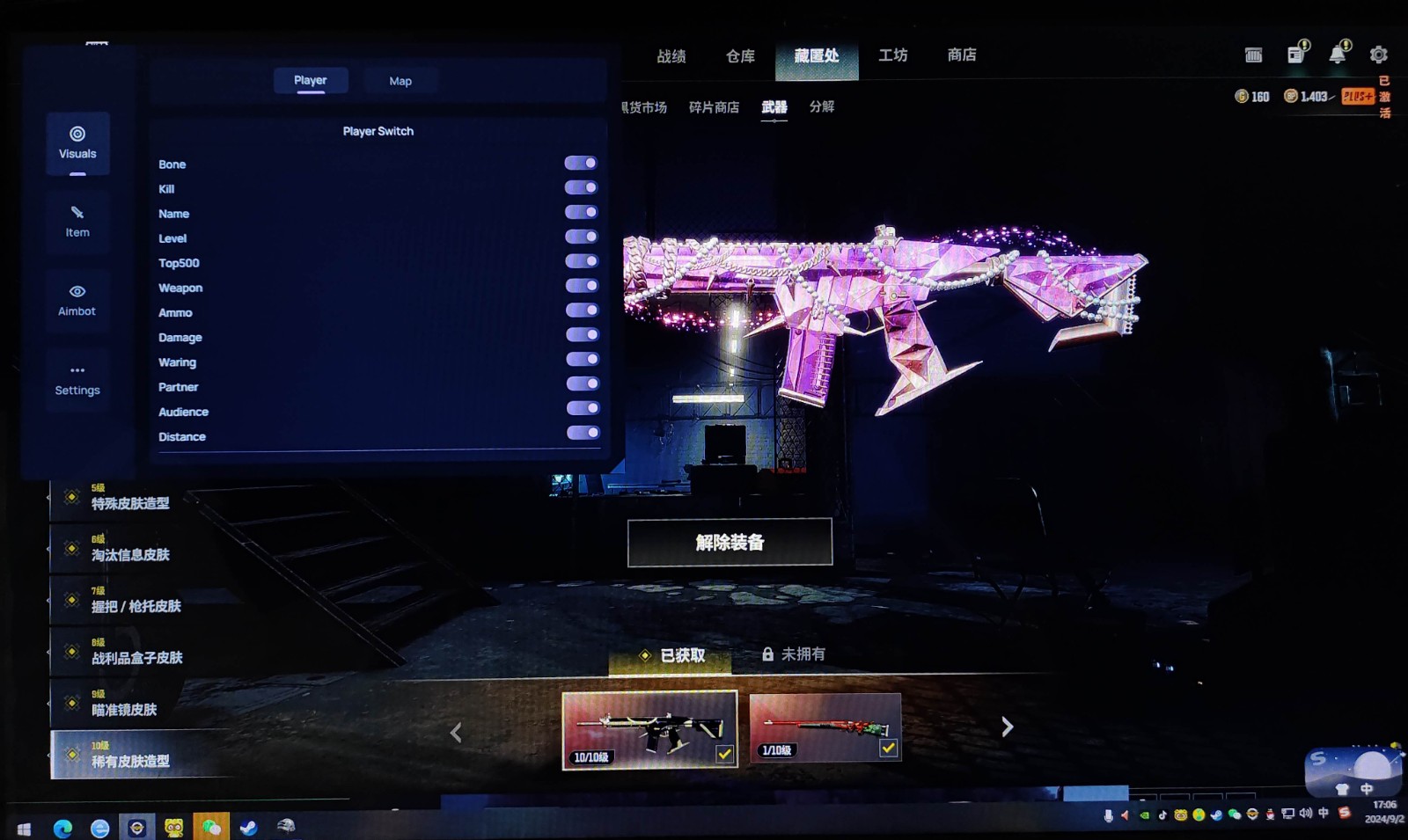Click the left arrow beside skin thumbnails

coord(456,732)
